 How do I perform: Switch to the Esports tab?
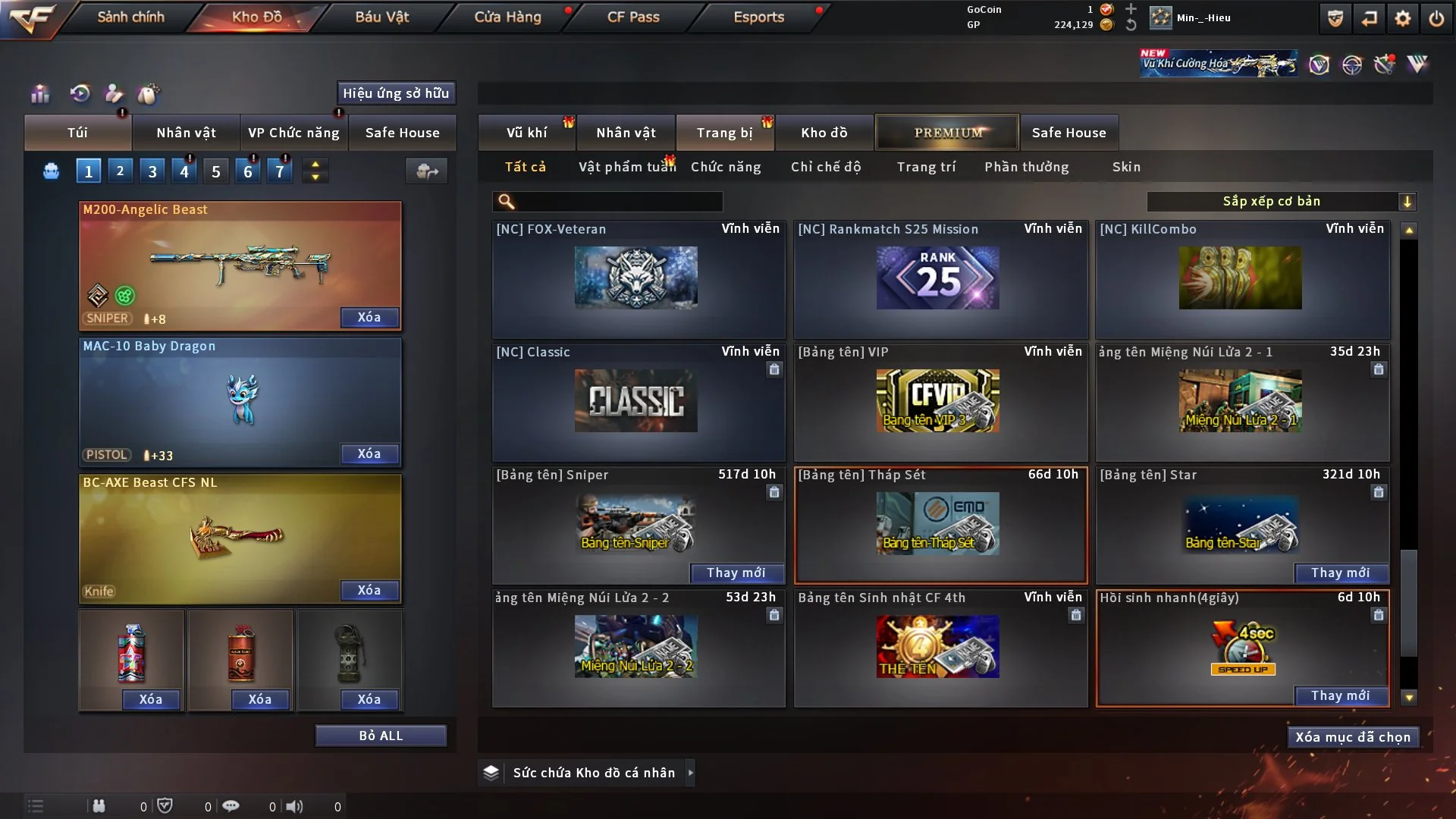[758, 17]
